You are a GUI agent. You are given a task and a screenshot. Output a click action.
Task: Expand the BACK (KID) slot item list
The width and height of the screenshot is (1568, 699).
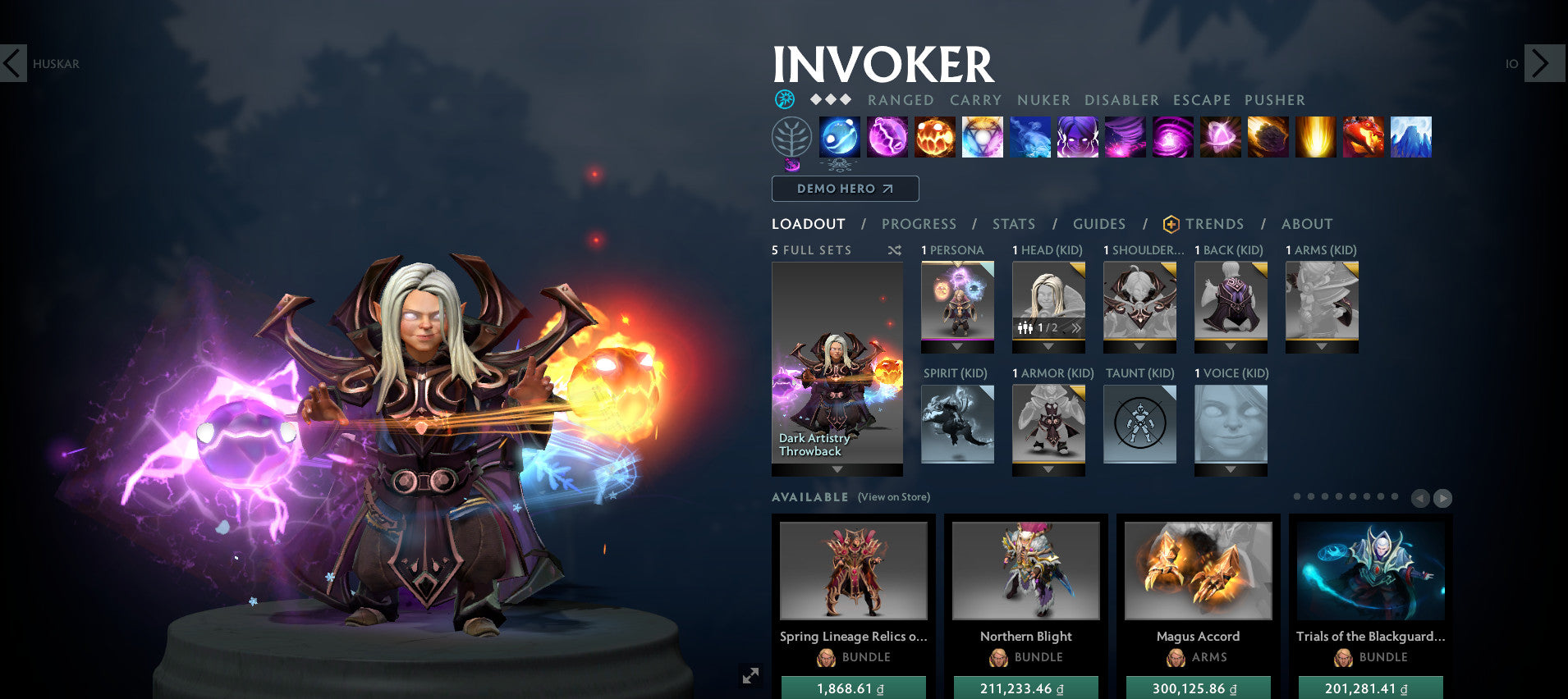1231,345
